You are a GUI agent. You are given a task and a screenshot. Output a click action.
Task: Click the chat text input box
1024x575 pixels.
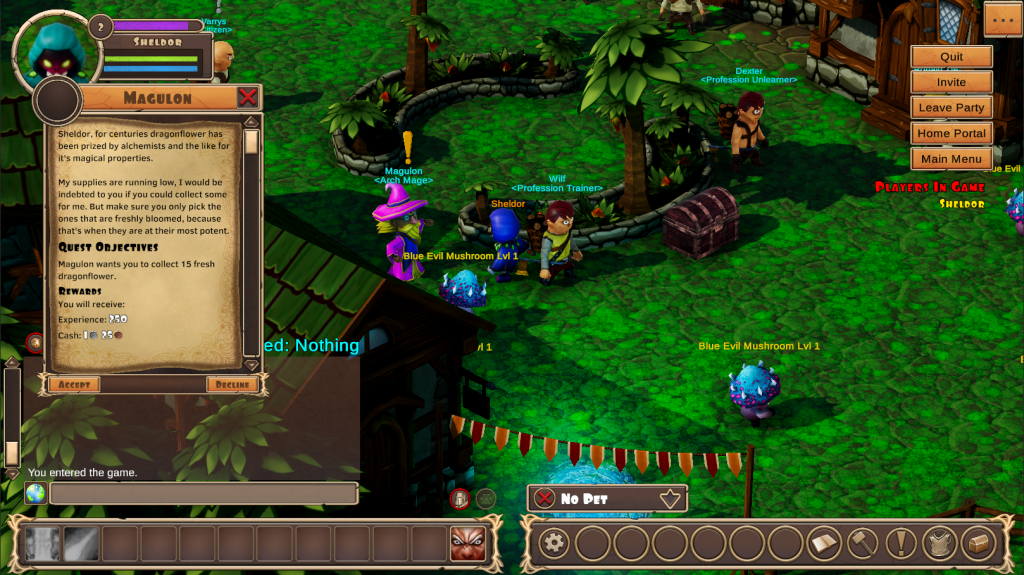(204, 494)
